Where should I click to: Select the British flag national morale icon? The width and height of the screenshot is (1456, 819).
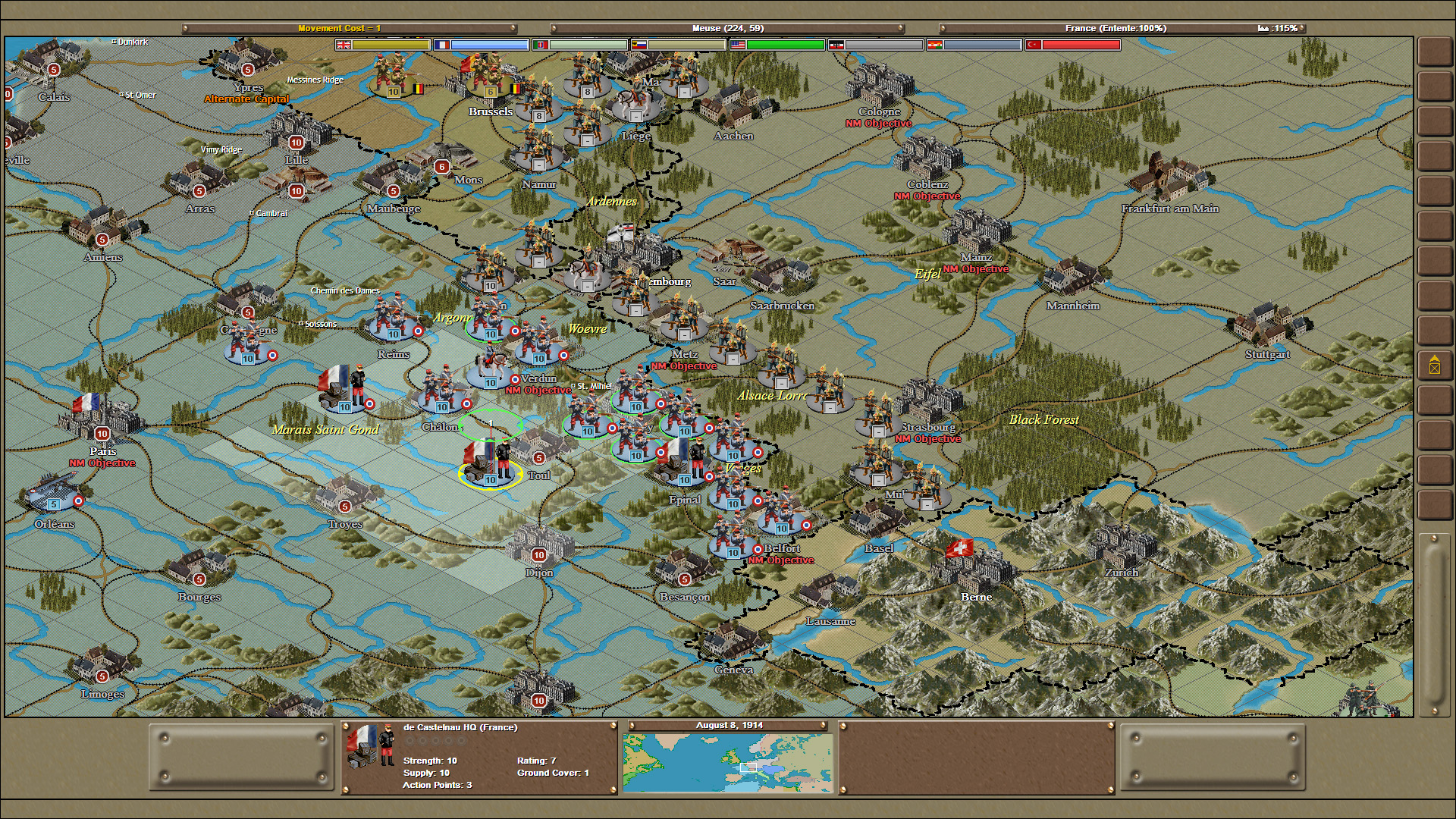coord(343,45)
